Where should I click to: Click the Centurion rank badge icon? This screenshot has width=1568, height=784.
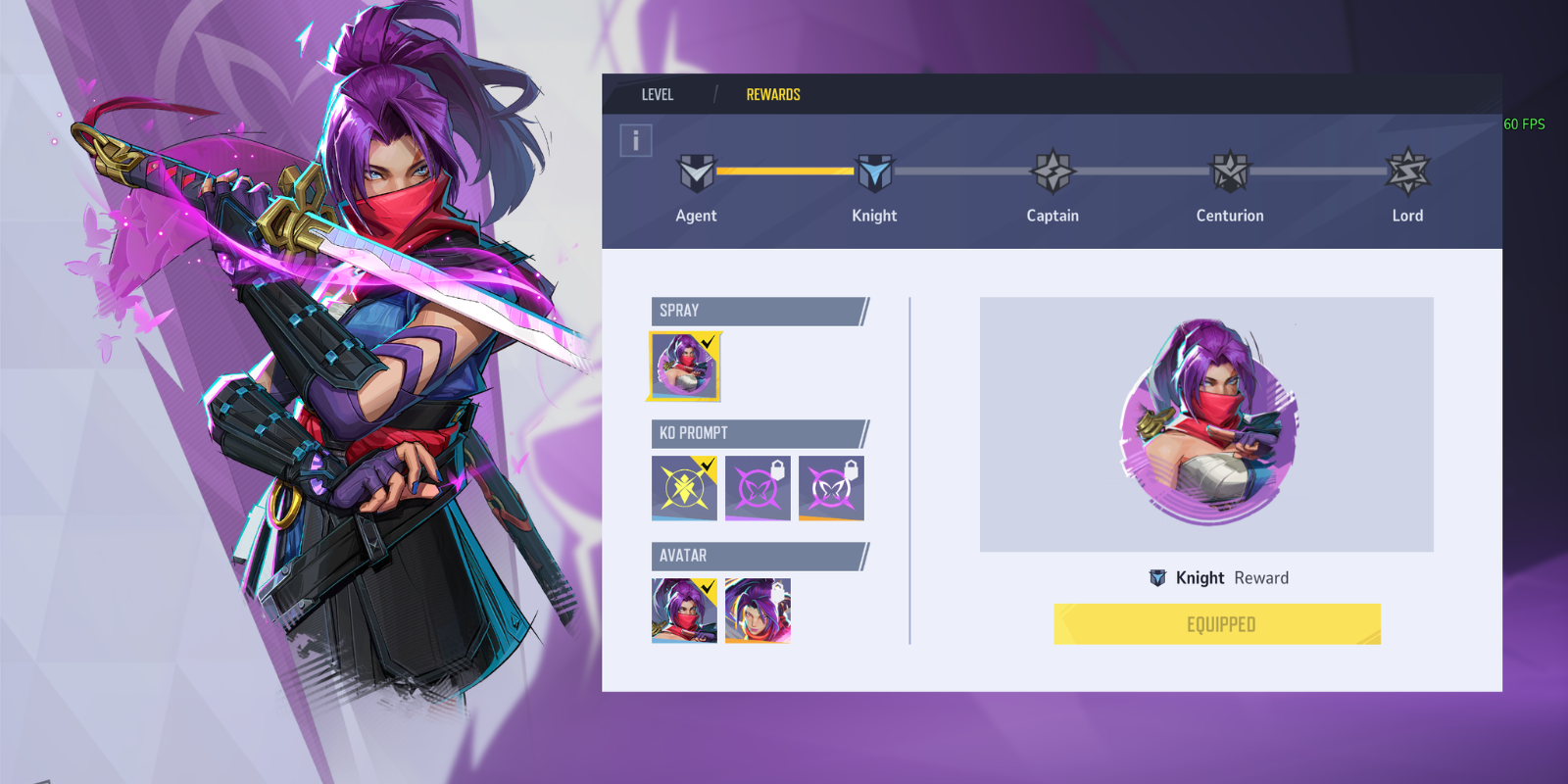tap(1230, 170)
